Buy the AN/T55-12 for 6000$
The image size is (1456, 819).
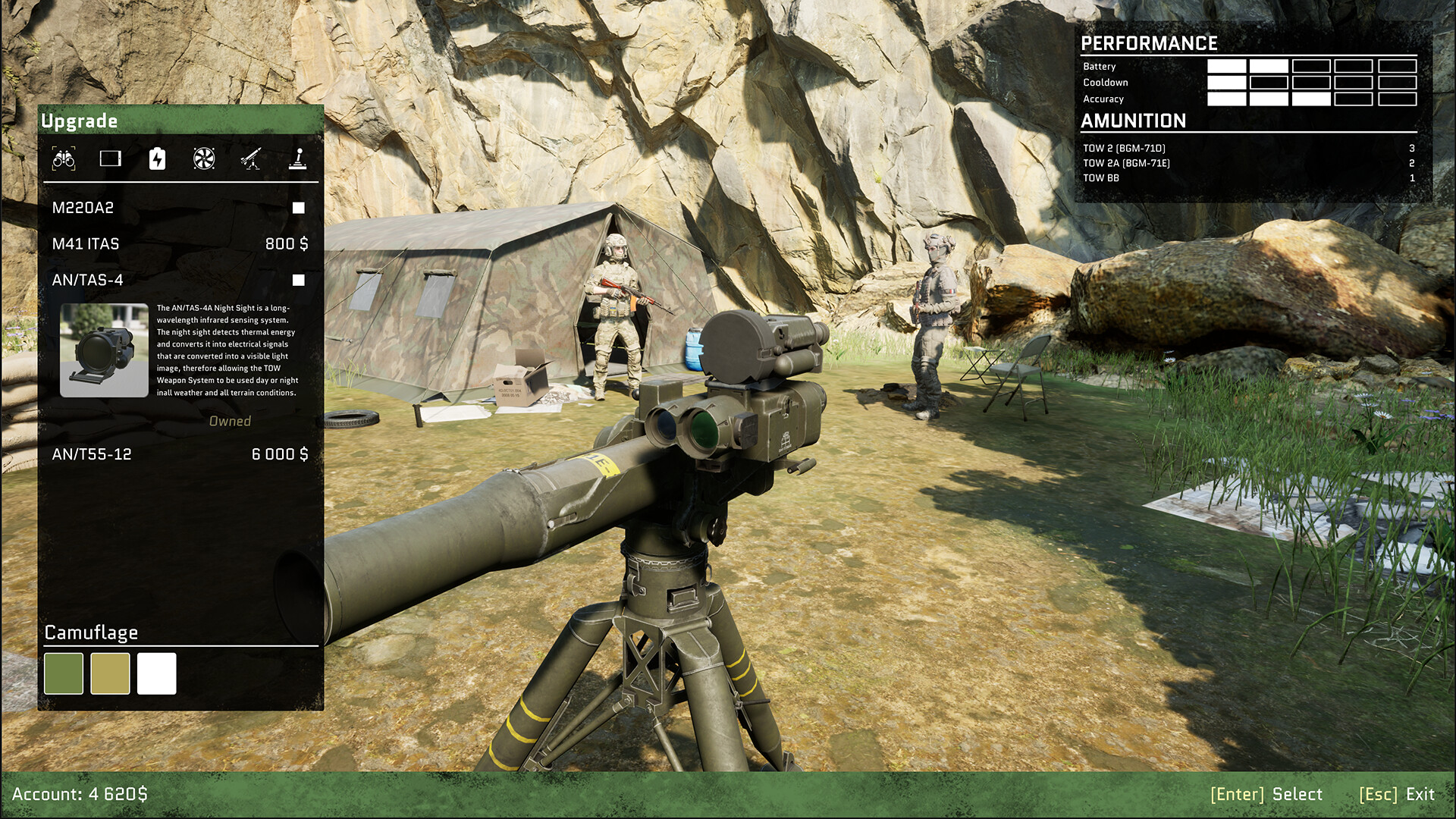pyautogui.click(x=280, y=455)
